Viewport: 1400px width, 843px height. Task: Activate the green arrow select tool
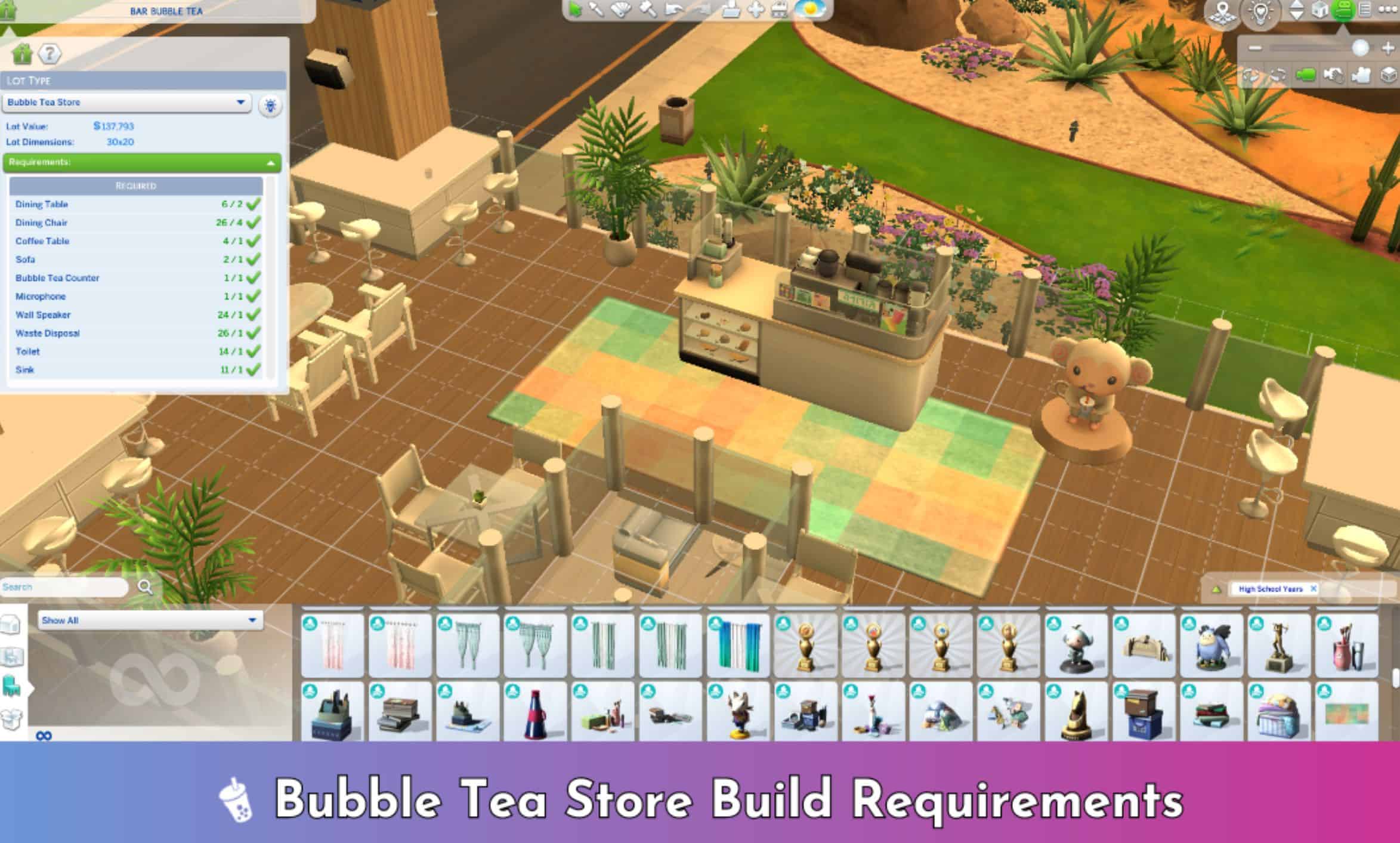(574, 10)
